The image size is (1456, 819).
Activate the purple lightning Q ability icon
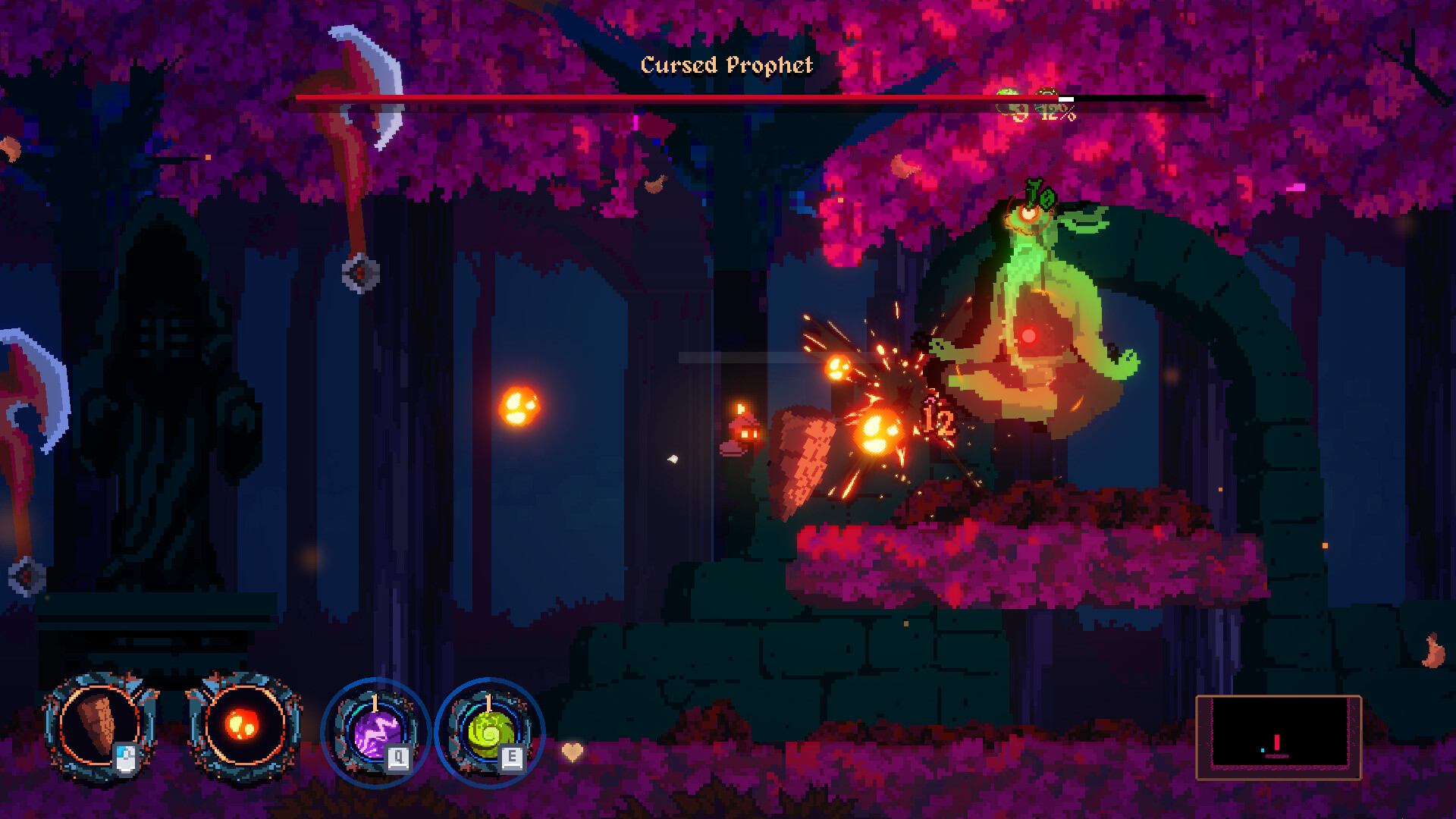click(x=375, y=732)
